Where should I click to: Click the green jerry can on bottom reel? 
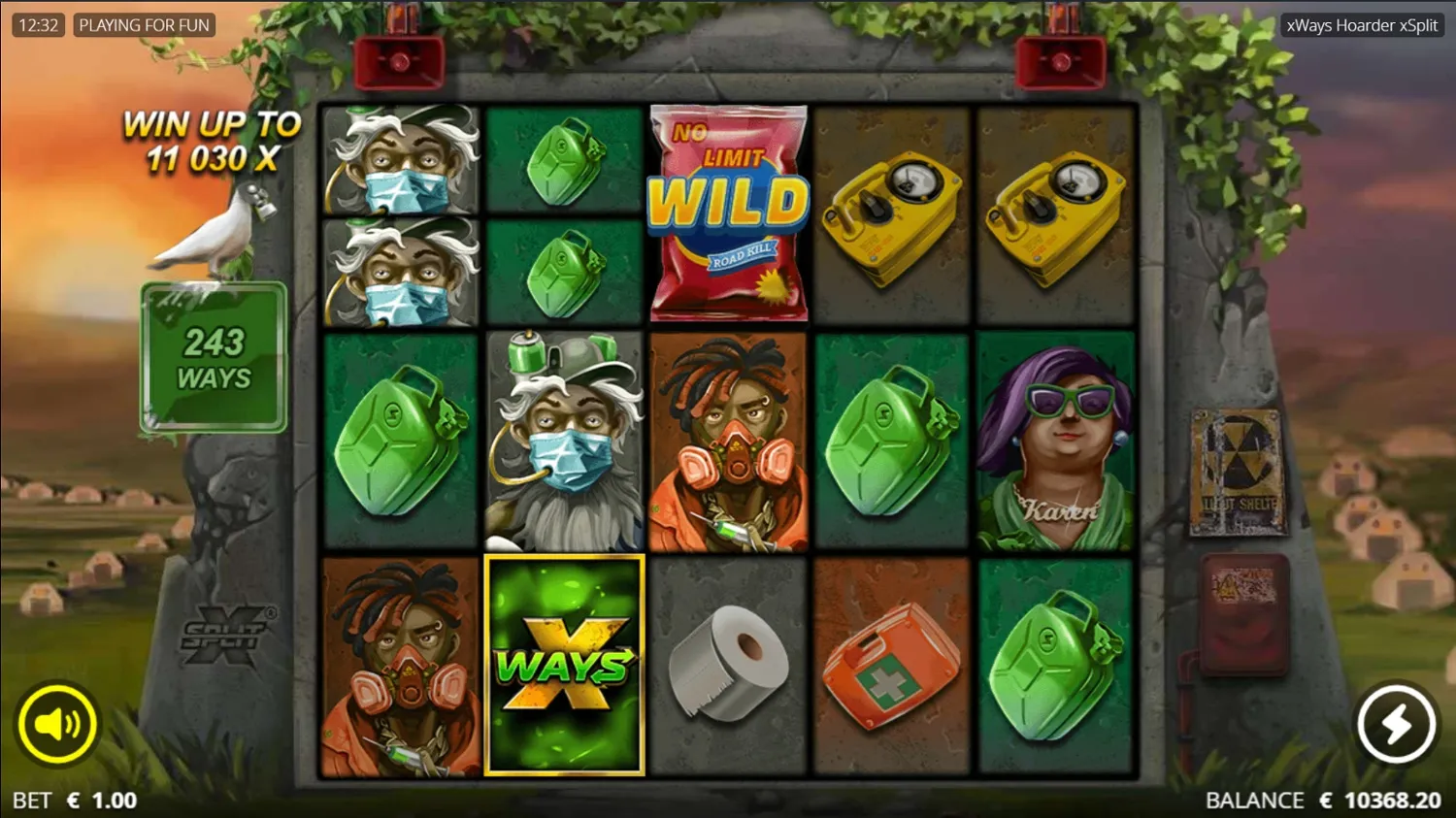coord(1054,665)
